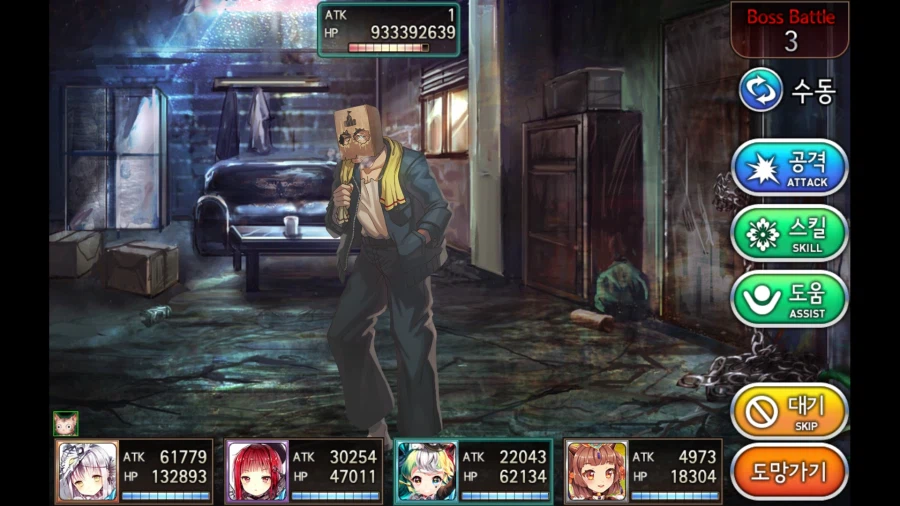The image size is (900, 506).
Task: Toggle the 수동 manual mode button
Action: 787,91
